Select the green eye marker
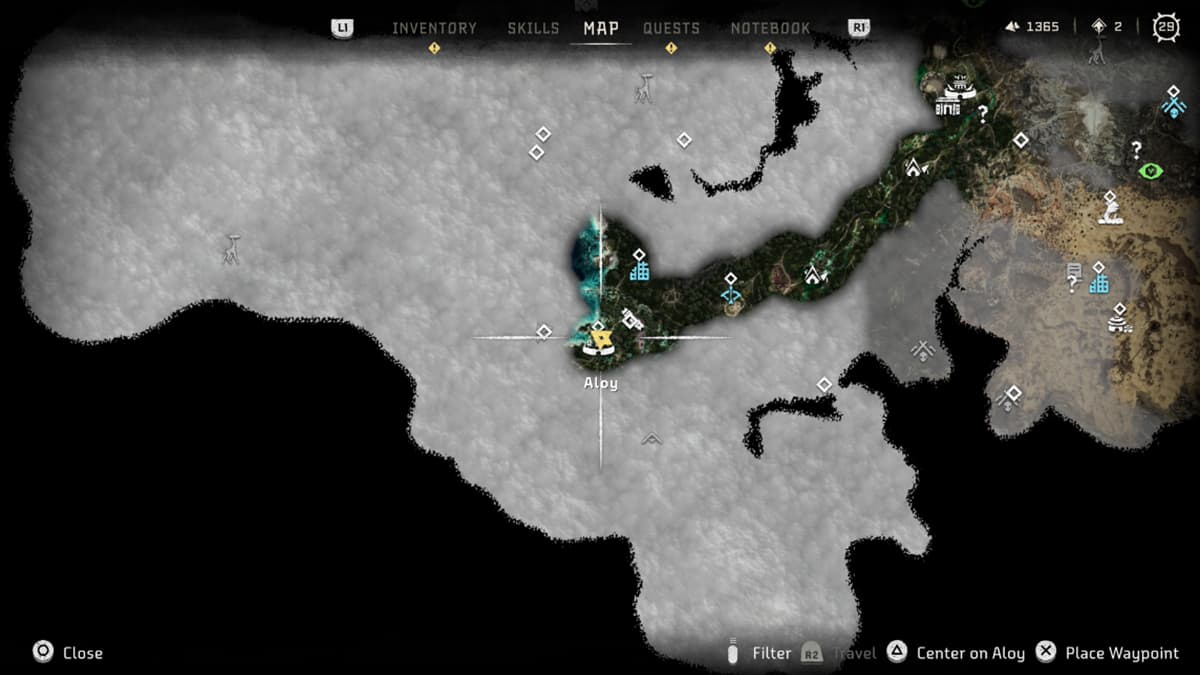 pyautogui.click(x=1150, y=171)
